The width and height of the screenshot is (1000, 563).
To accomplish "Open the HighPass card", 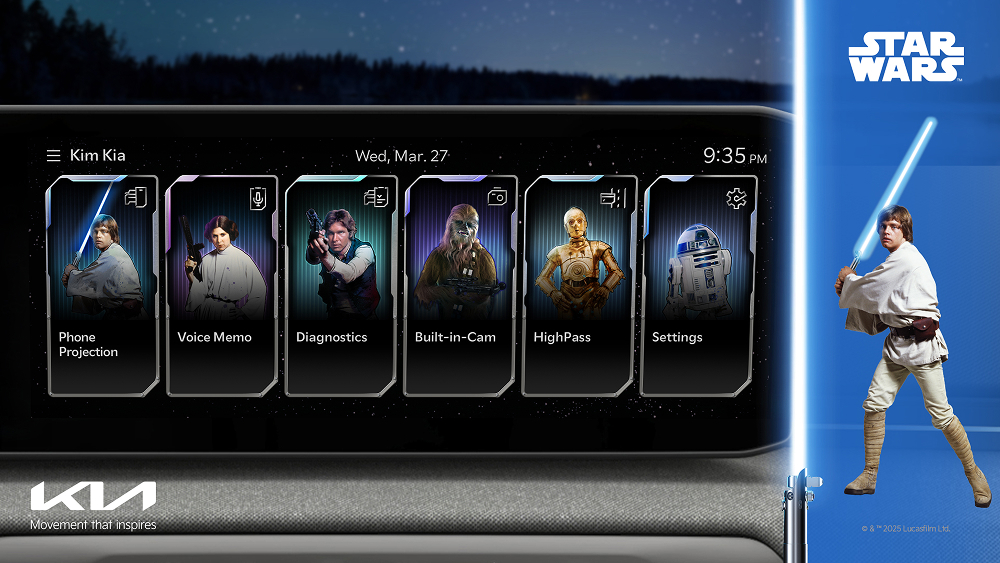I will [579, 285].
